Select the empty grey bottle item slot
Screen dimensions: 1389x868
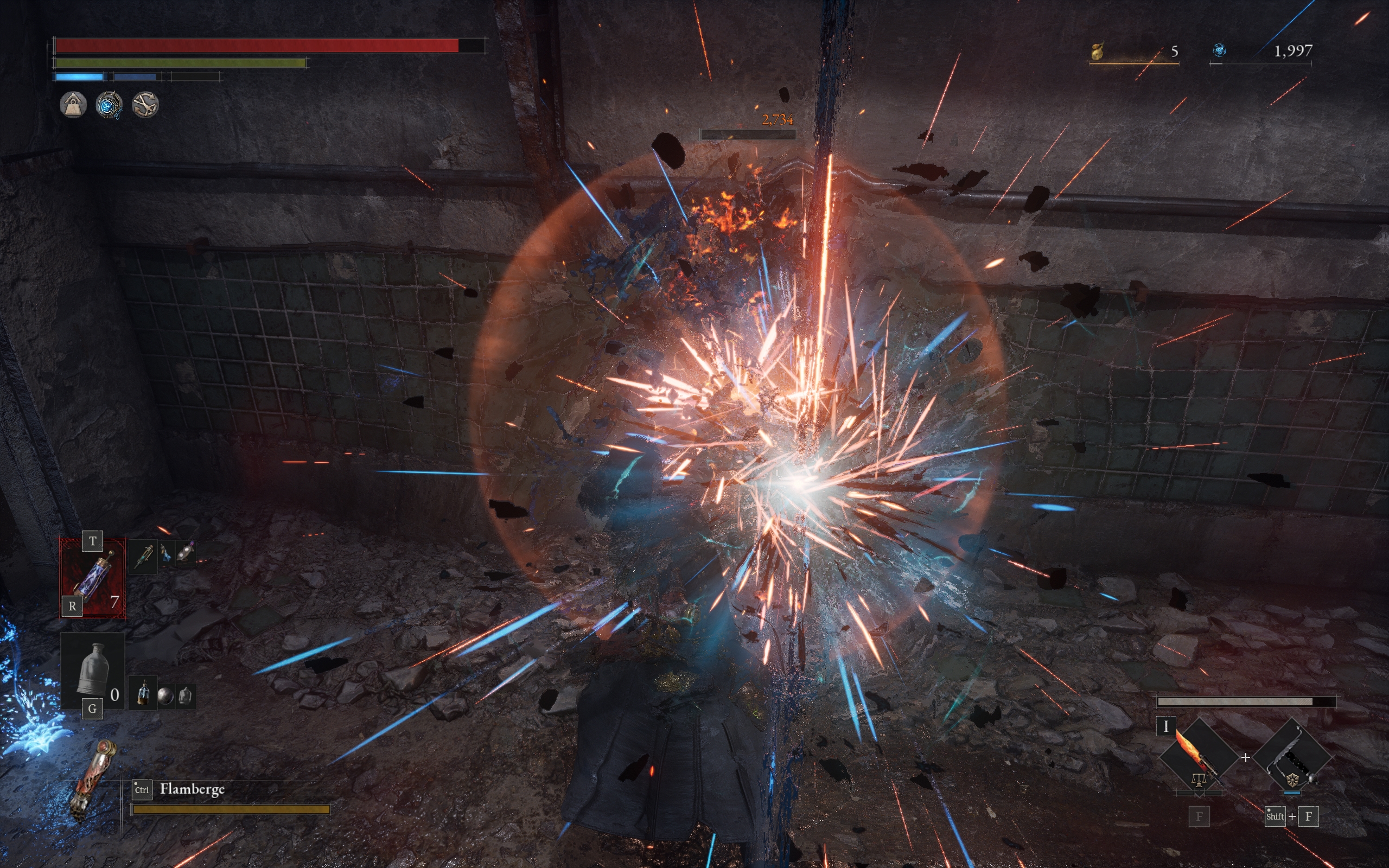(x=92, y=669)
